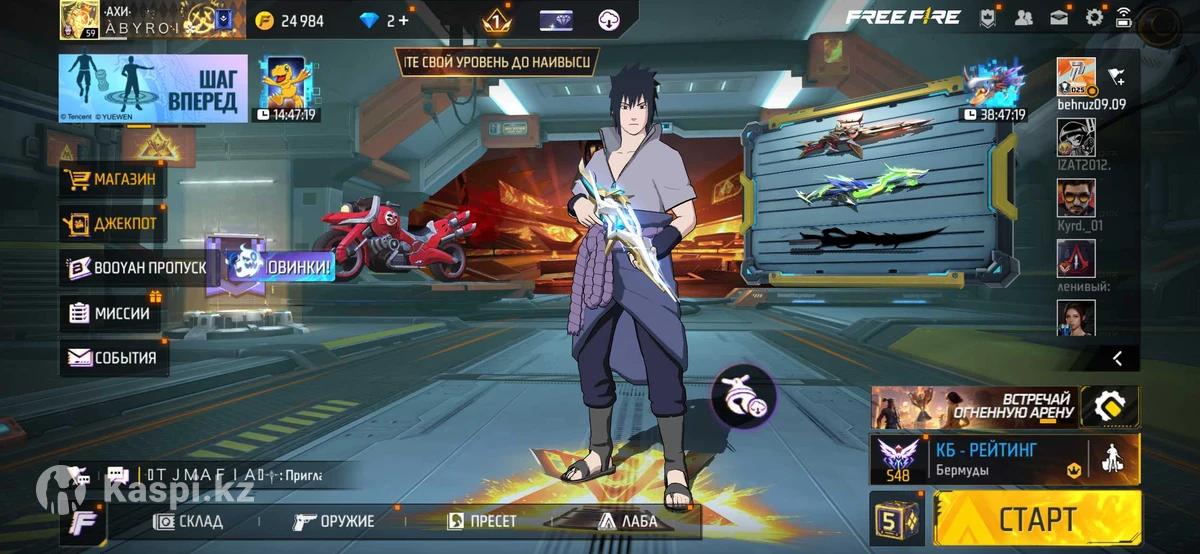Open the Миссии missions list
The width and height of the screenshot is (1200, 554).
110,313
